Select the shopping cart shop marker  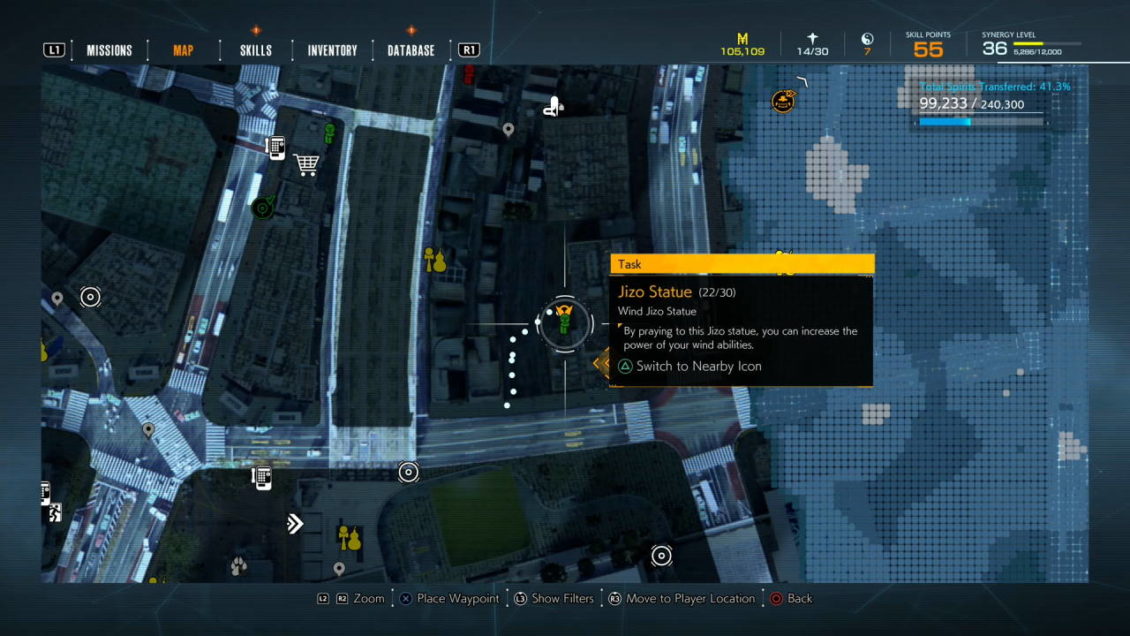(306, 165)
